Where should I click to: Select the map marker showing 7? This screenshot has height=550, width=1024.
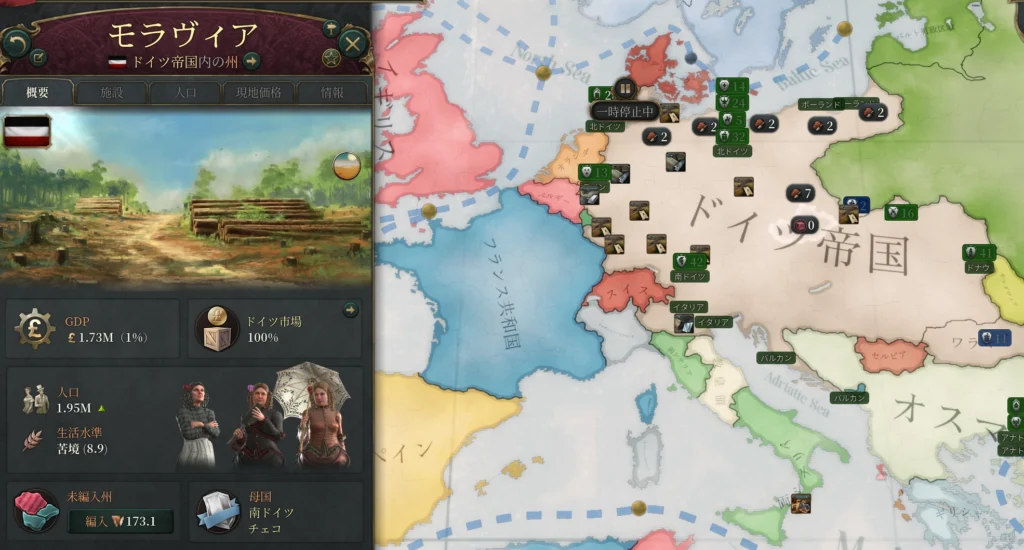coord(801,193)
